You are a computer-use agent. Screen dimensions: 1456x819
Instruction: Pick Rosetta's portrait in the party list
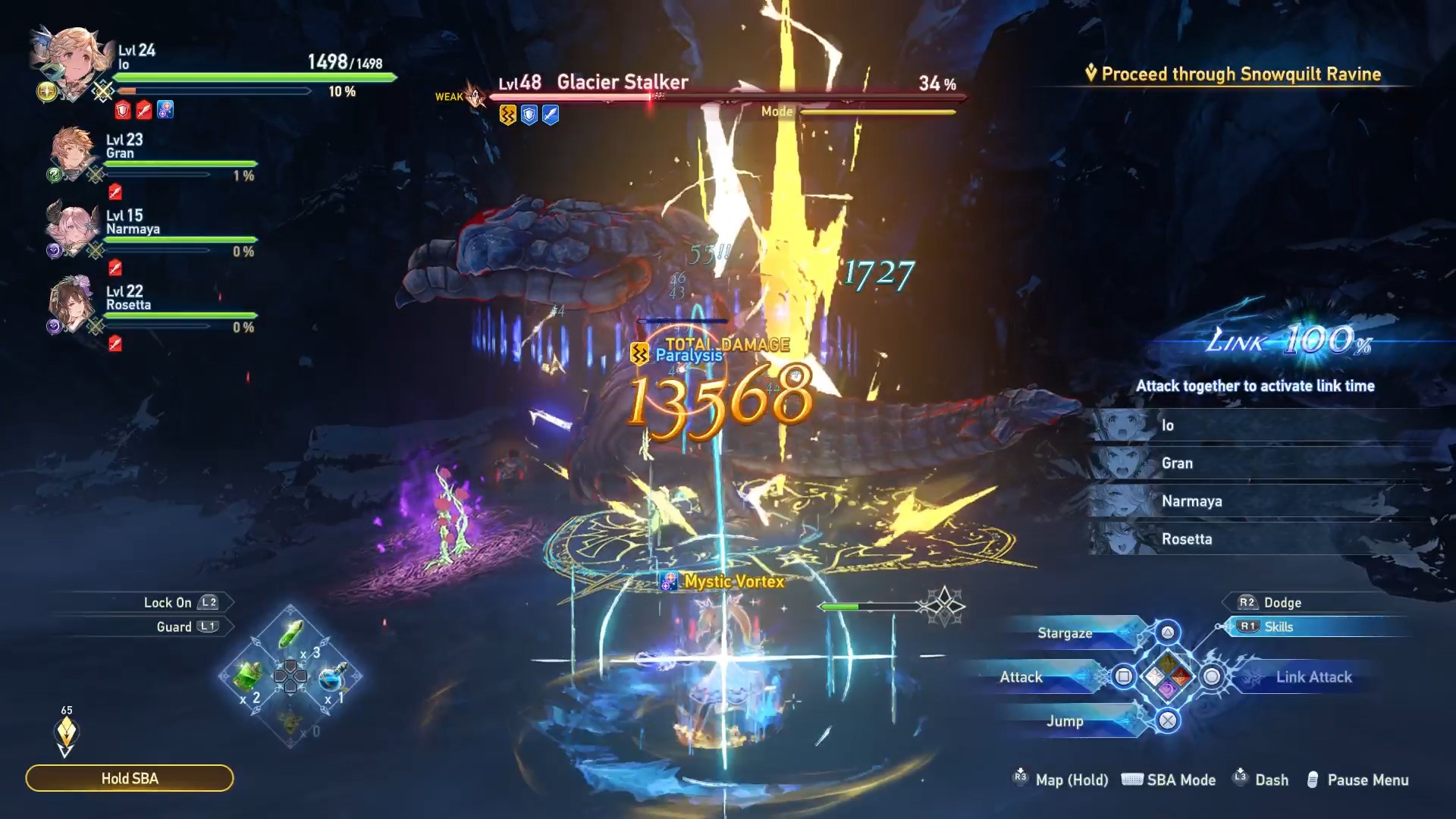coord(71,303)
